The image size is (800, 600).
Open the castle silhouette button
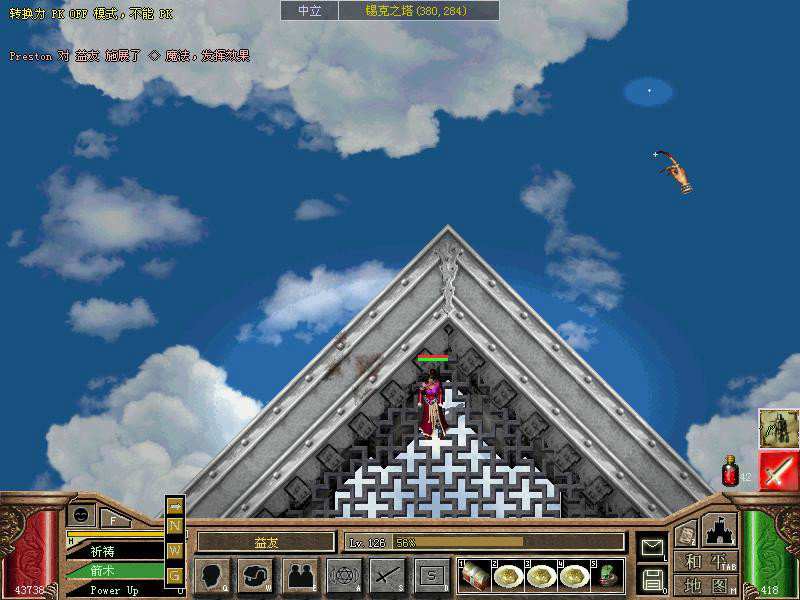point(719,529)
